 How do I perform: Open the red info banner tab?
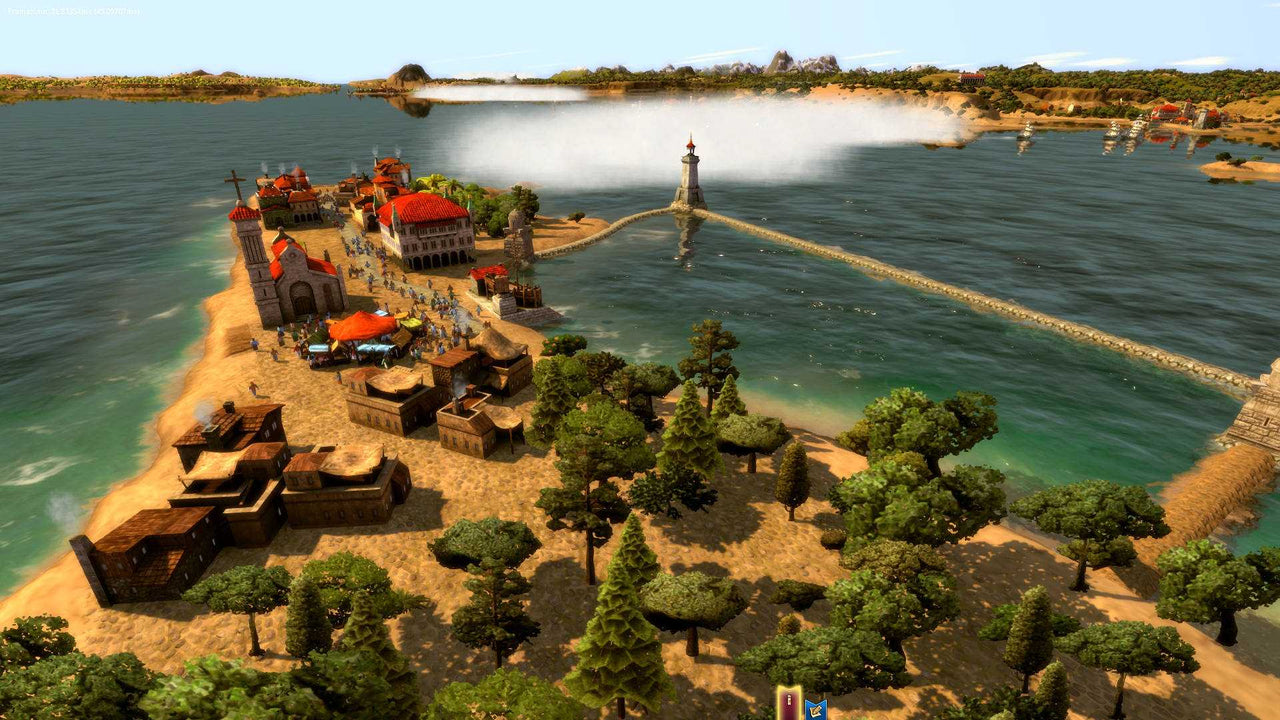pyautogui.click(x=789, y=704)
